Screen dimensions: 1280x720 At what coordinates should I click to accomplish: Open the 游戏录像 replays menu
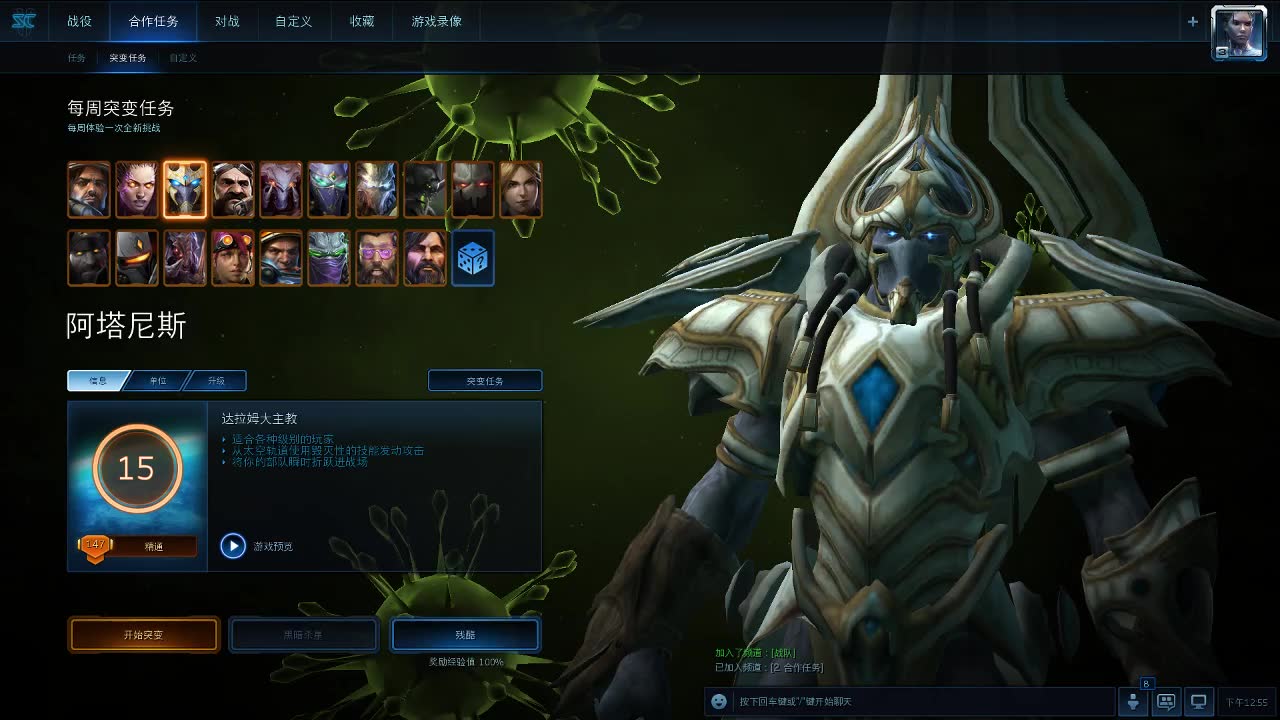(x=437, y=21)
